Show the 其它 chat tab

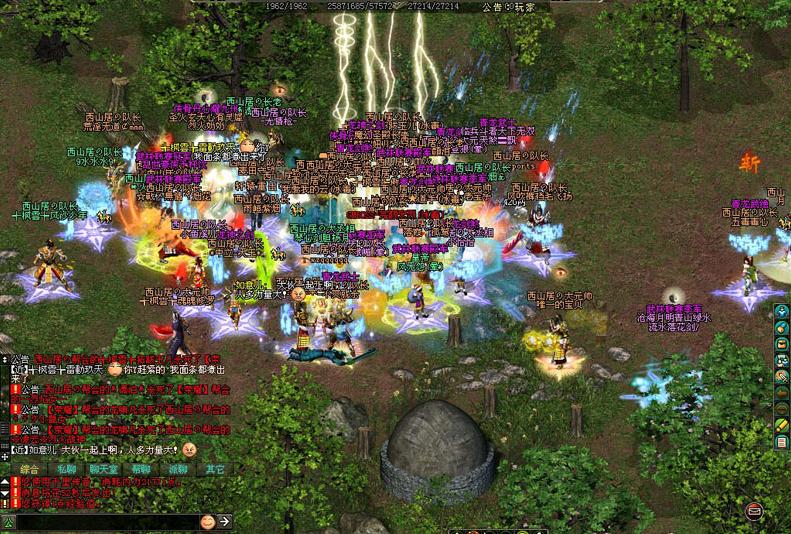215,468
